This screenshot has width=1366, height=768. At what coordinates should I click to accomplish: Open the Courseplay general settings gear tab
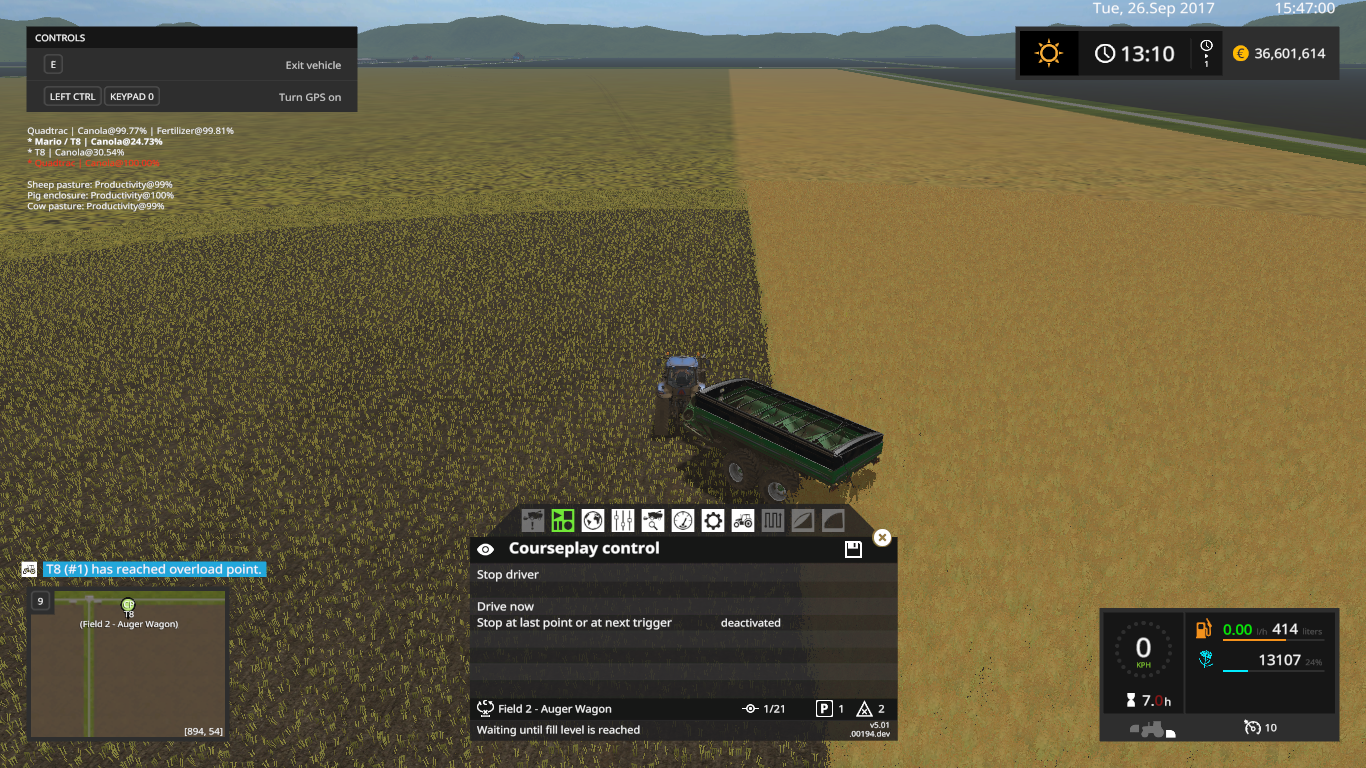coord(712,520)
